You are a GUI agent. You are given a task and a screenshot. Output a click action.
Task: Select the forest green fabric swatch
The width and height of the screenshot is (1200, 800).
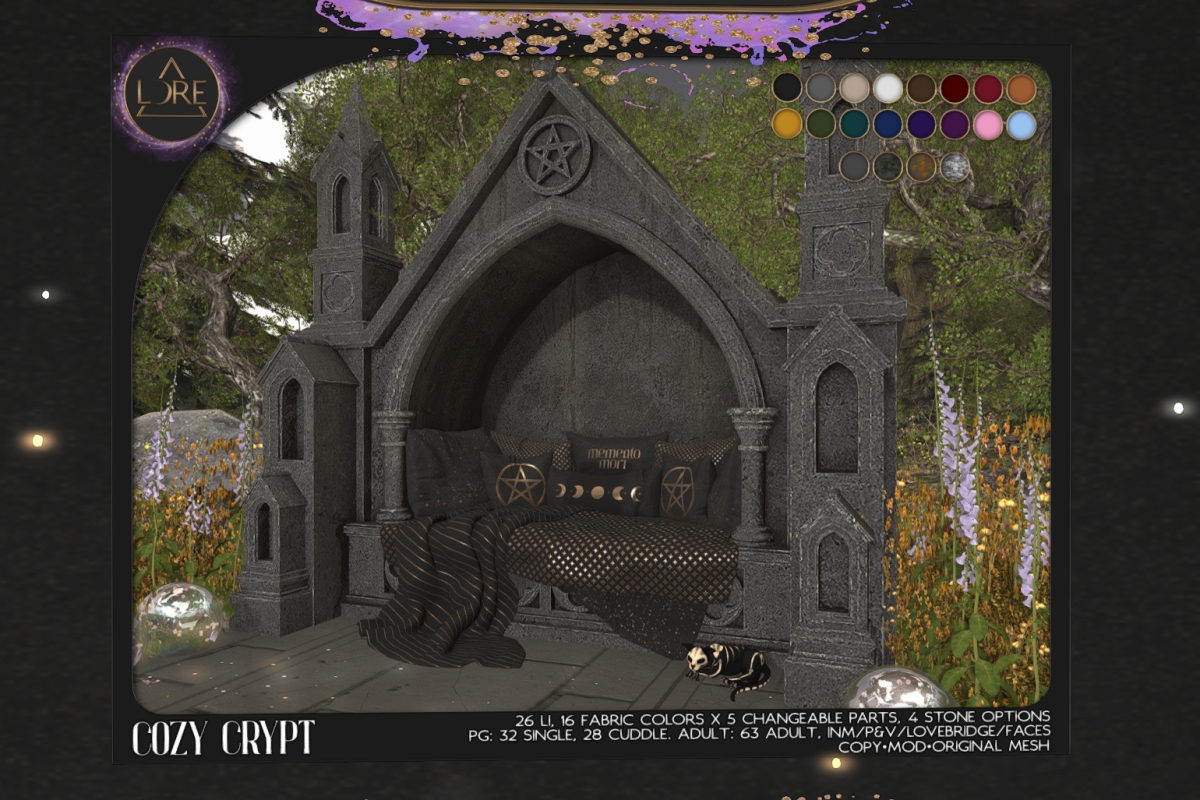[x=821, y=124]
